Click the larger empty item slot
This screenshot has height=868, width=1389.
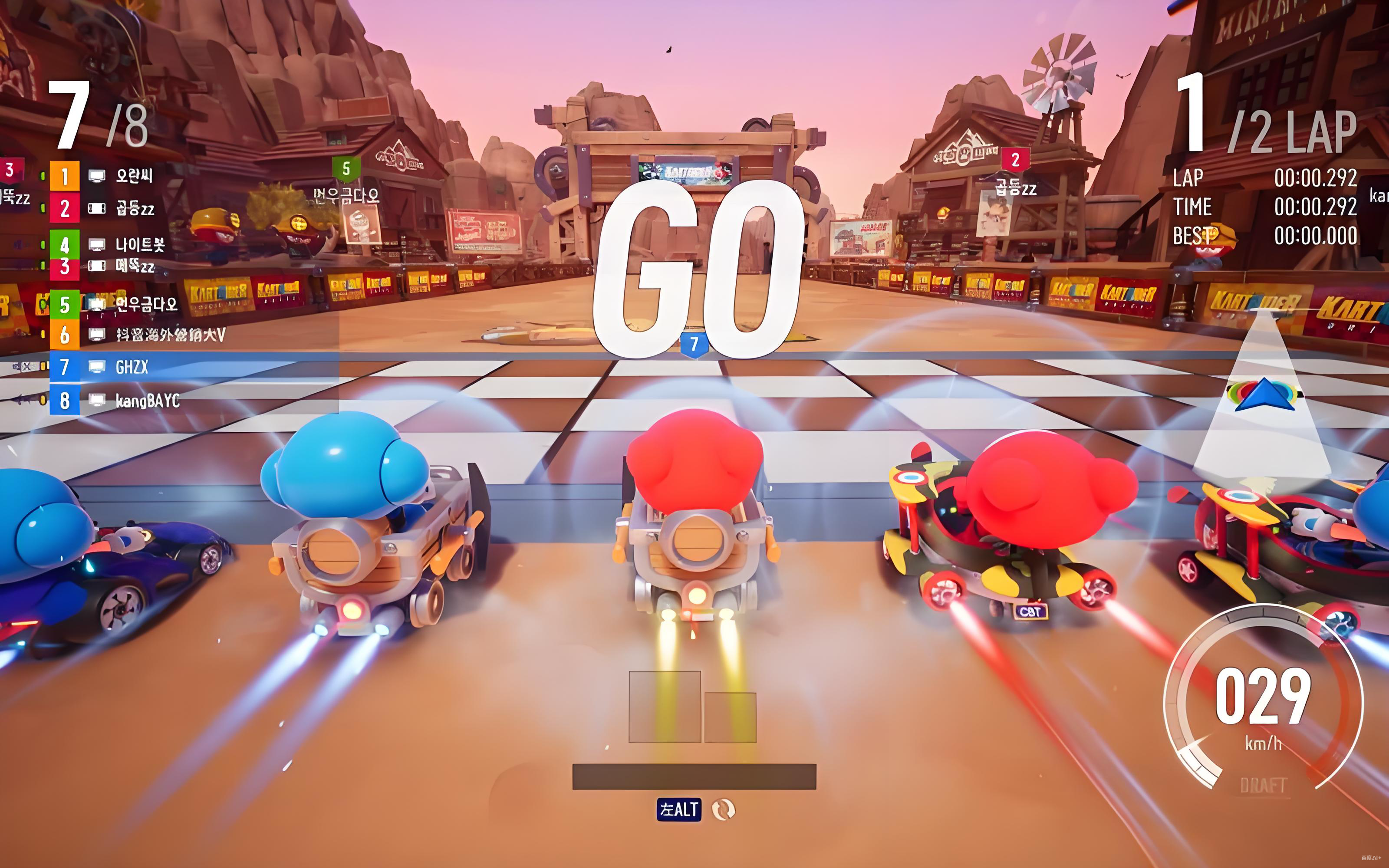[x=665, y=707]
